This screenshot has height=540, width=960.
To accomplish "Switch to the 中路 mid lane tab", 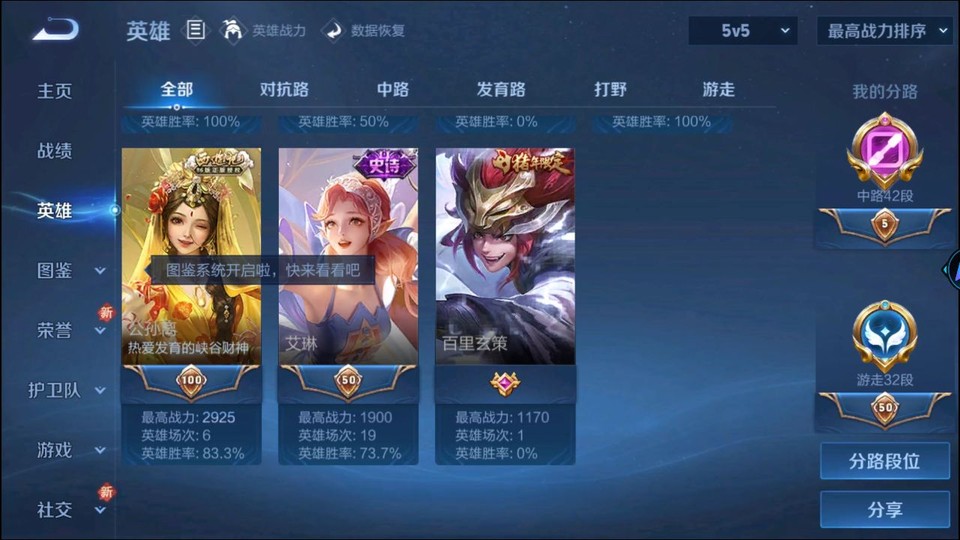I will click(393, 89).
